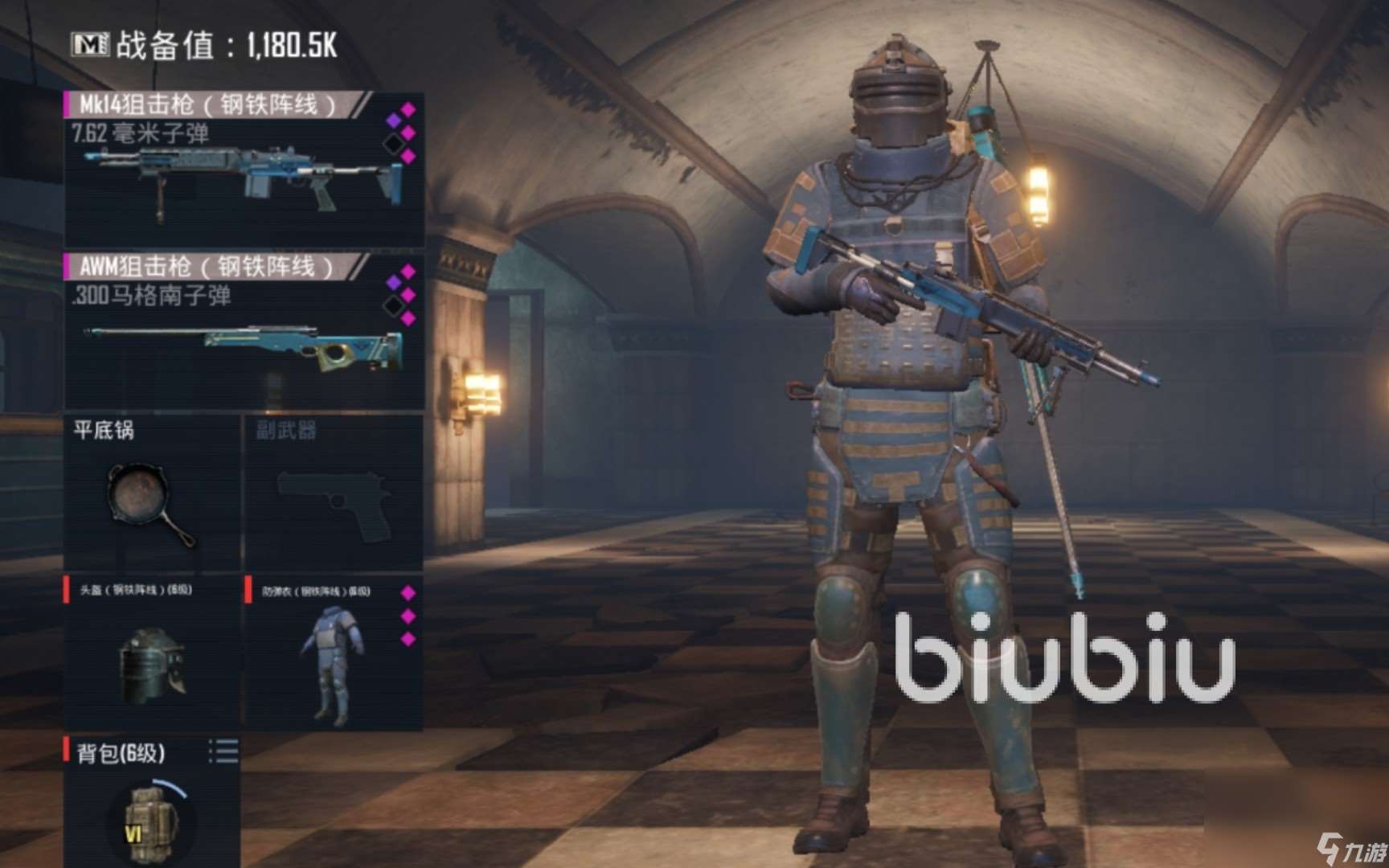This screenshot has height=868, width=1389.
Task: Select the Mk14 sniper rifle slot
Action: pyautogui.click(x=244, y=170)
